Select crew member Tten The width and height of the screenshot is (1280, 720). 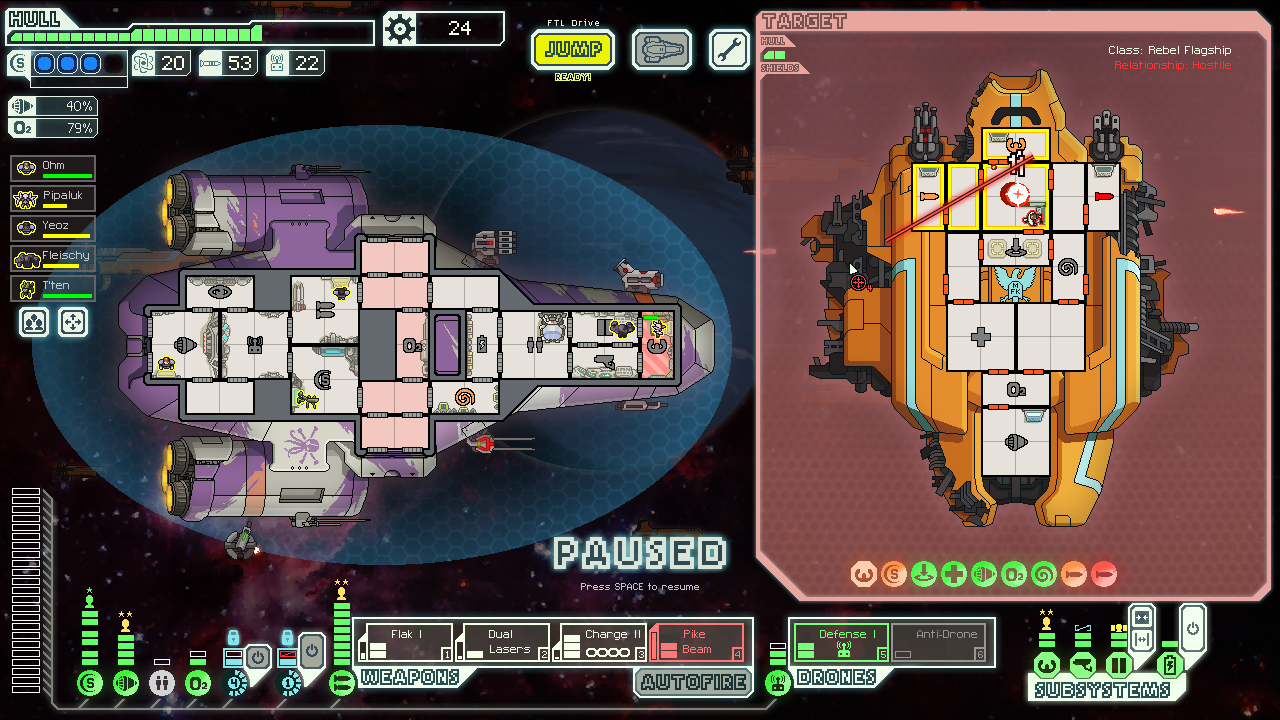click(54, 288)
